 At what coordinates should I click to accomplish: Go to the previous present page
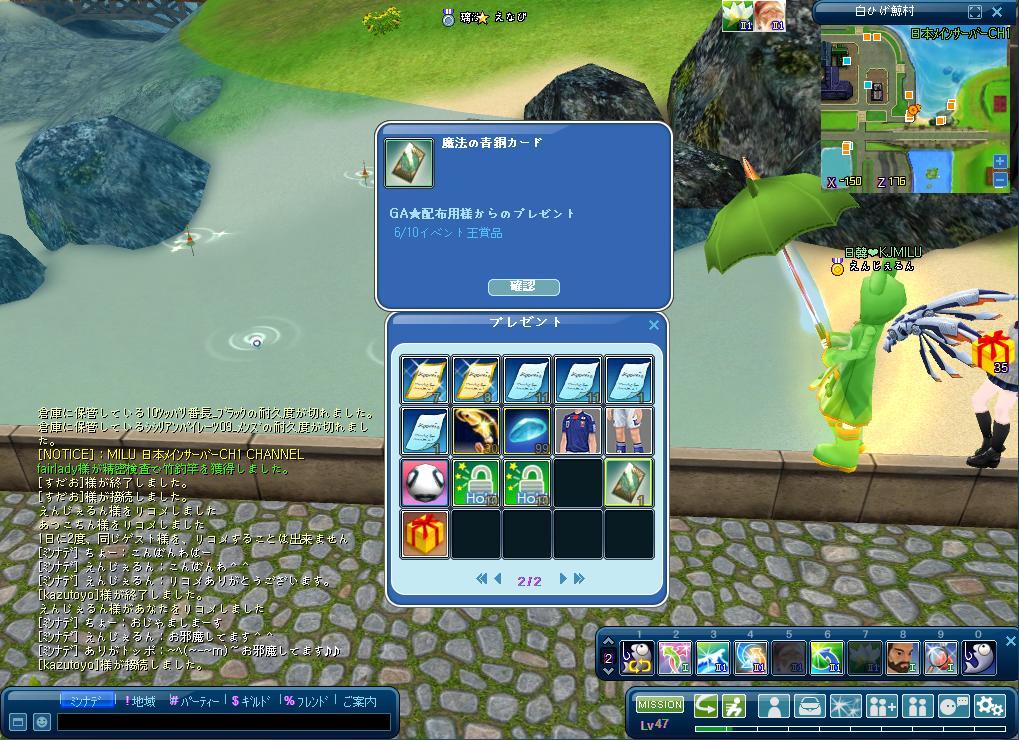(497, 579)
